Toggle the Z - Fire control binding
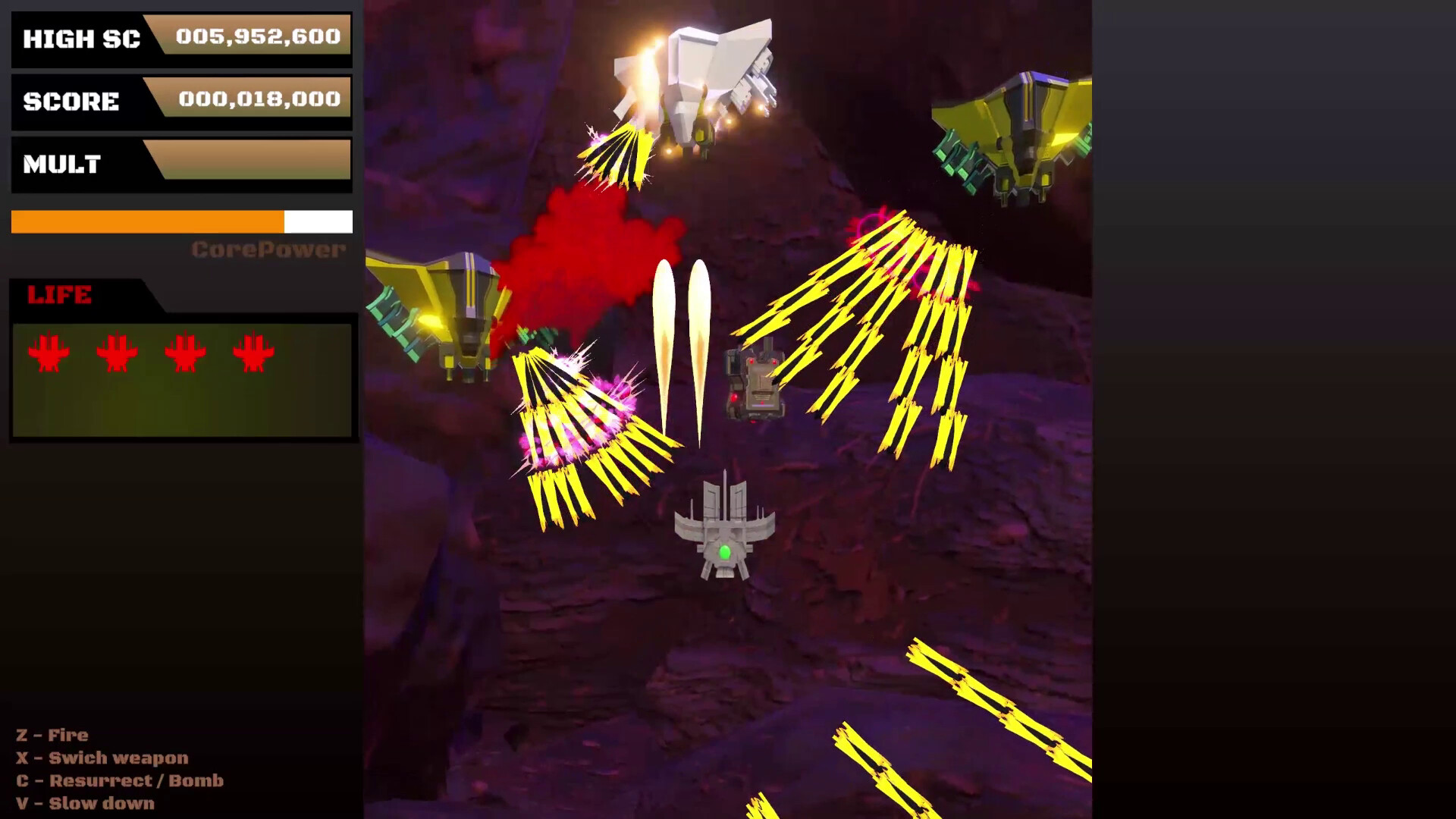 pyautogui.click(x=51, y=735)
